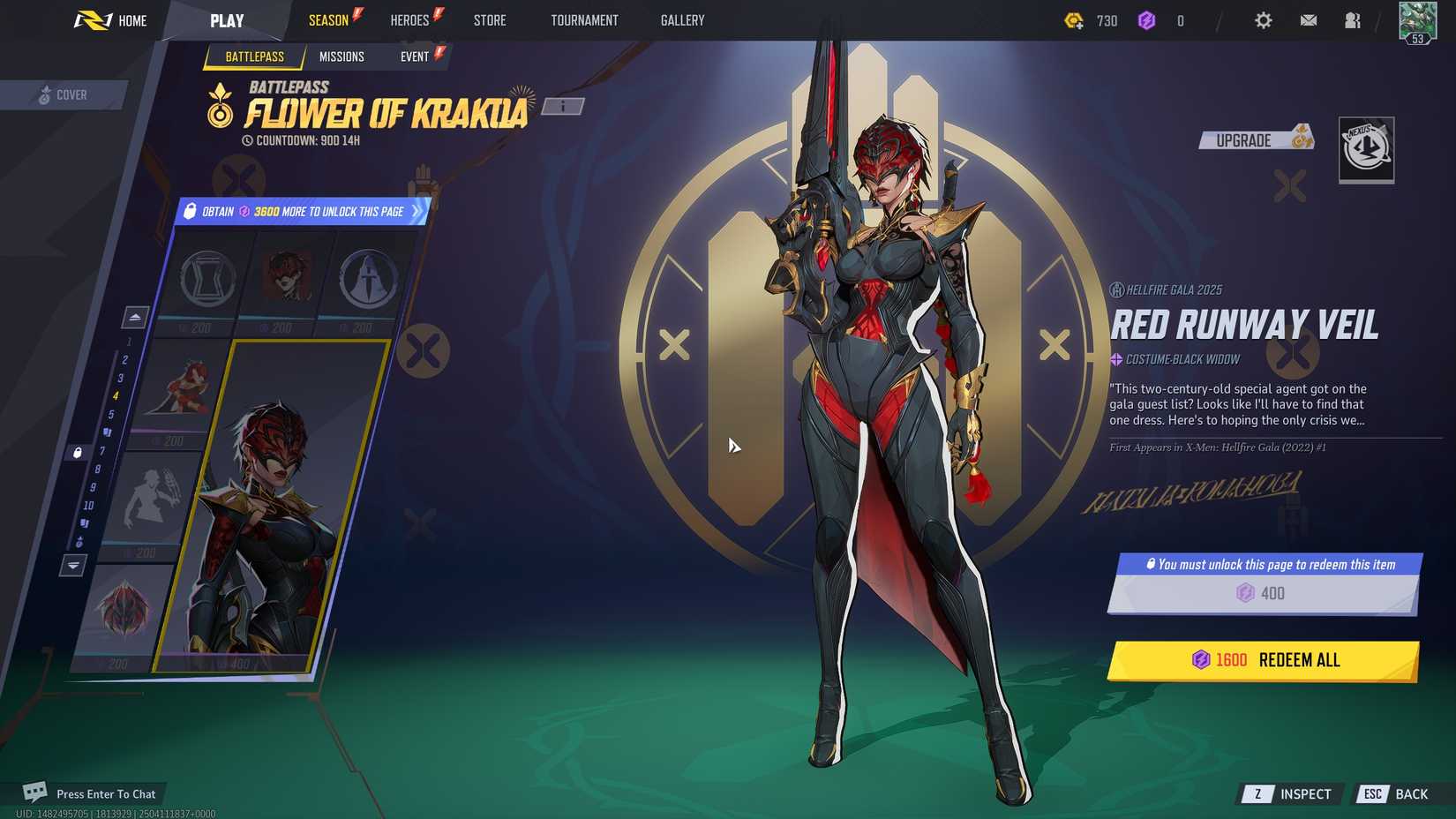Open the Settings gear menu
The width and height of the screenshot is (1456, 819).
tap(1264, 20)
